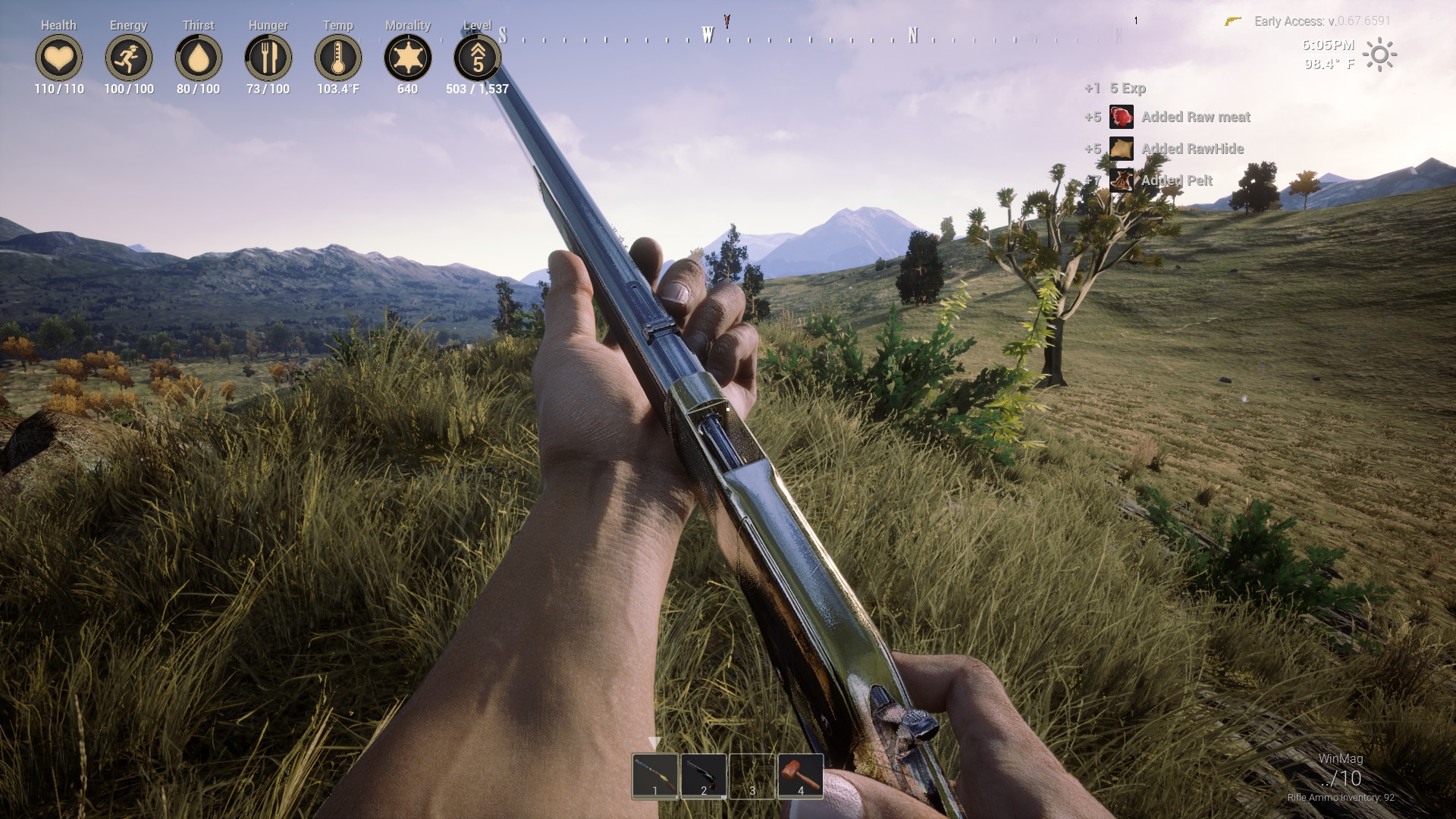The width and height of the screenshot is (1456, 819).
Task: Click the Temp thermometer icon
Action: point(338,58)
